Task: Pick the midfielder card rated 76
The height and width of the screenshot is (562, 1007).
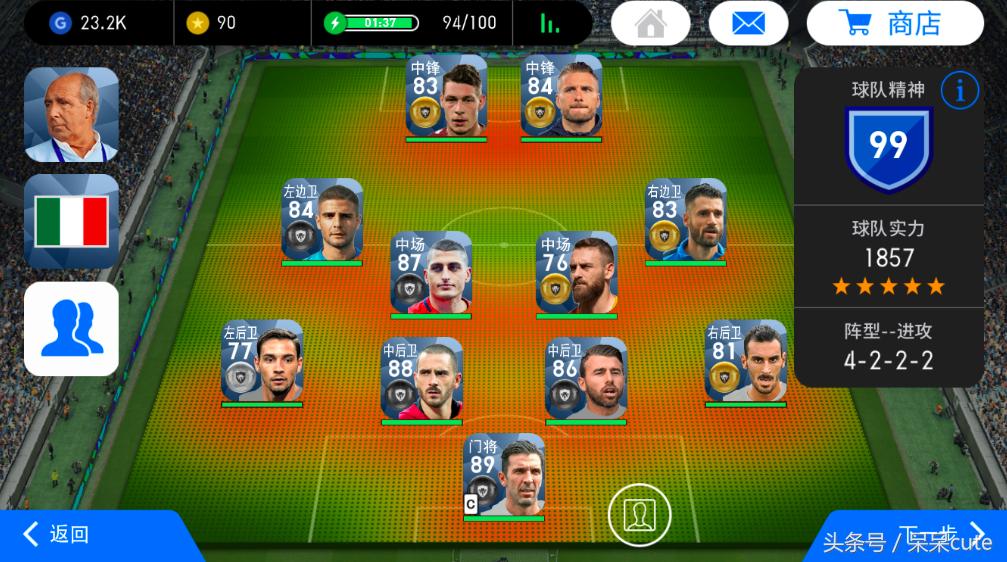Action: click(x=576, y=273)
